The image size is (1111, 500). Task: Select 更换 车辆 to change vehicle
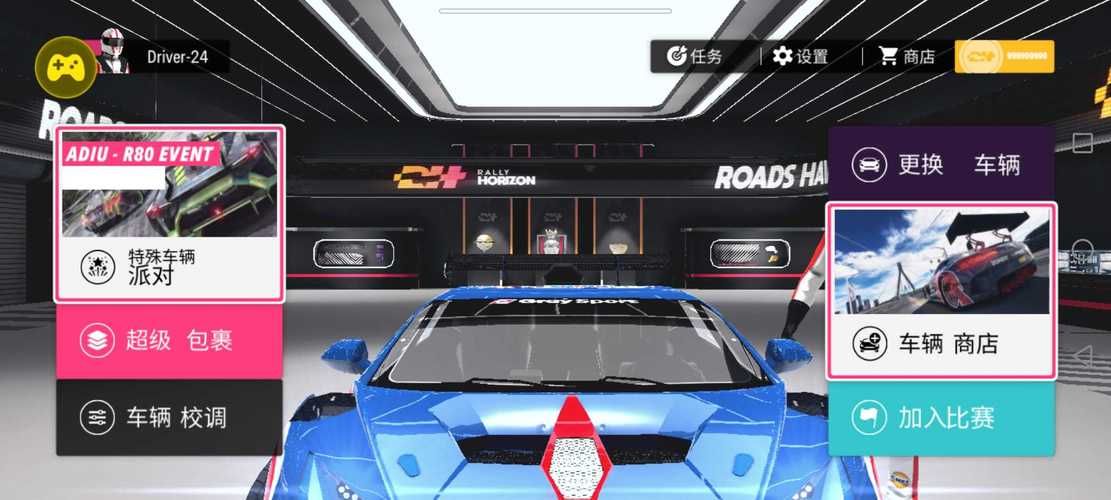tap(940, 164)
